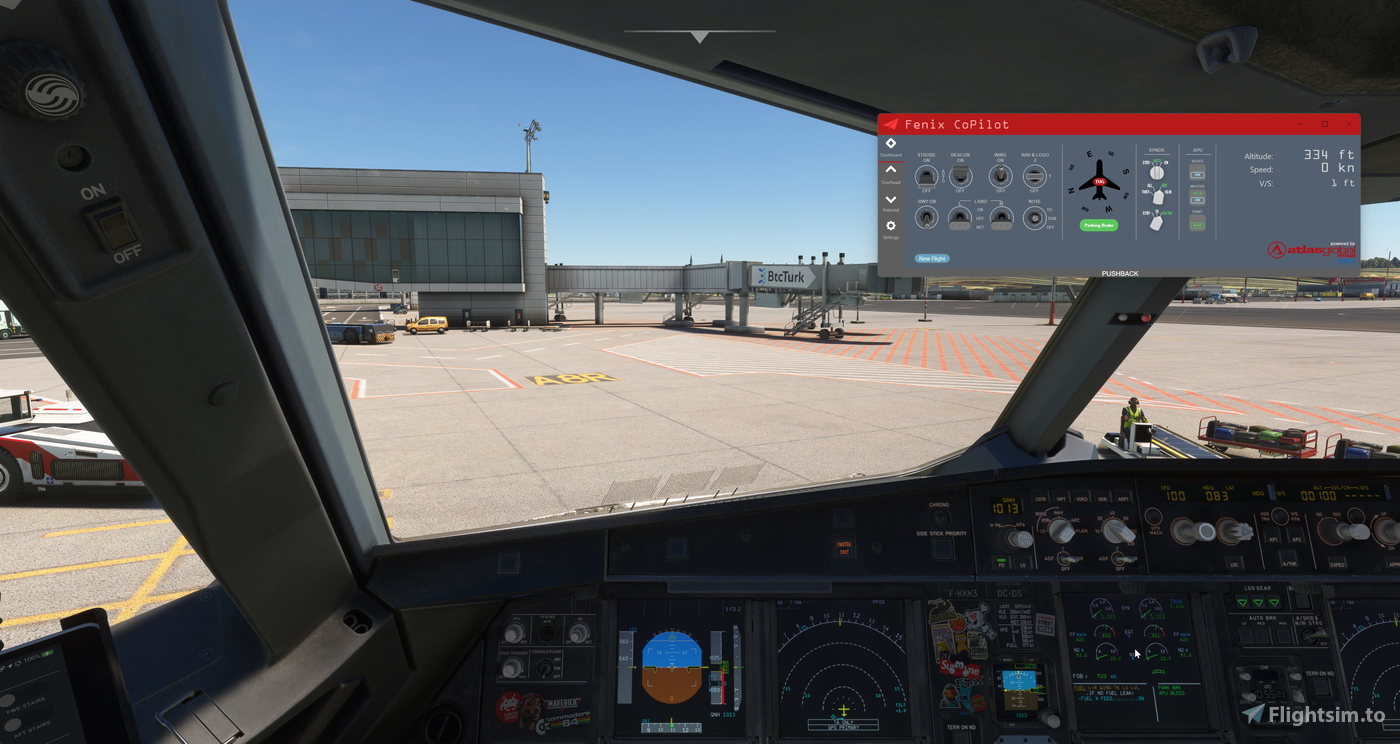Click the Fenix CoPilot paper plane logo
The height and width of the screenshot is (744, 1400).
[x=890, y=124]
